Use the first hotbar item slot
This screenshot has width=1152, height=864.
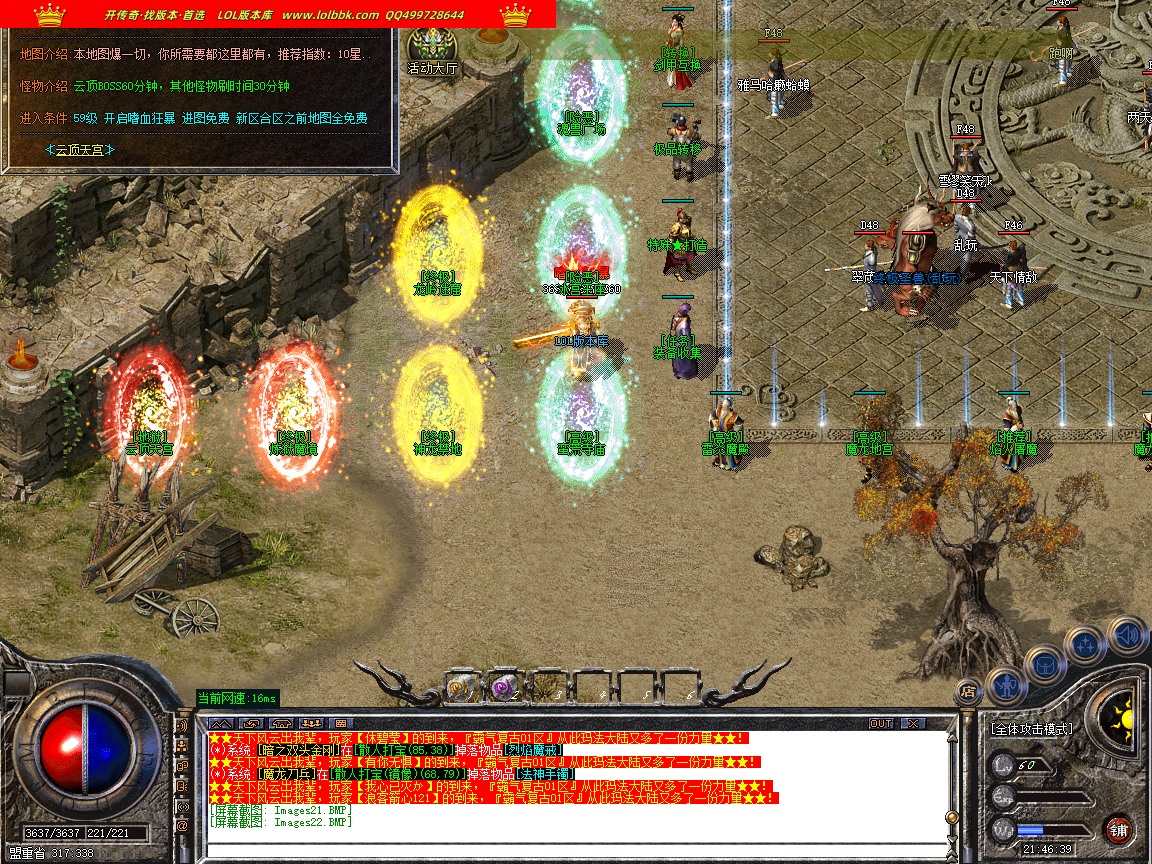pos(461,687)
